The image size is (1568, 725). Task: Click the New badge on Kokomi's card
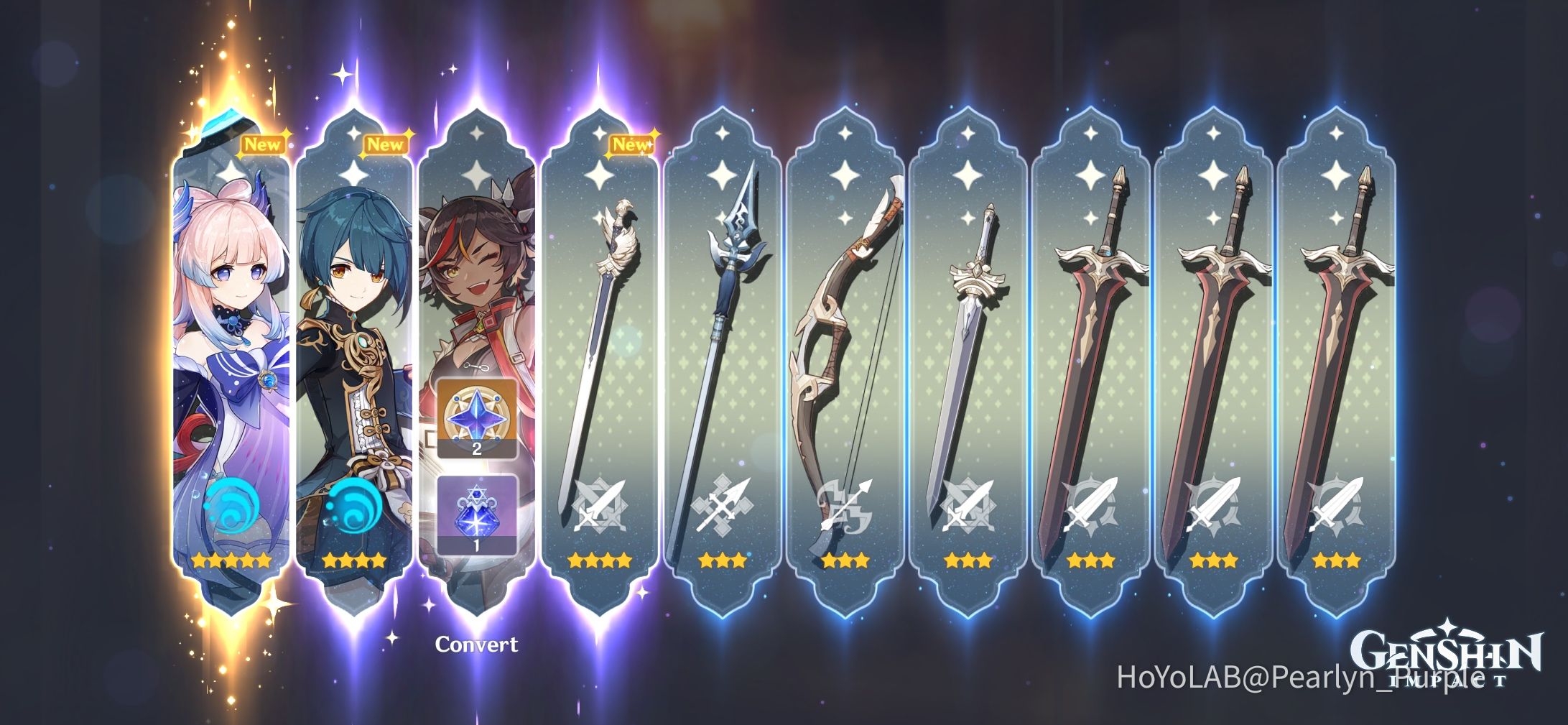click(265, 144)
